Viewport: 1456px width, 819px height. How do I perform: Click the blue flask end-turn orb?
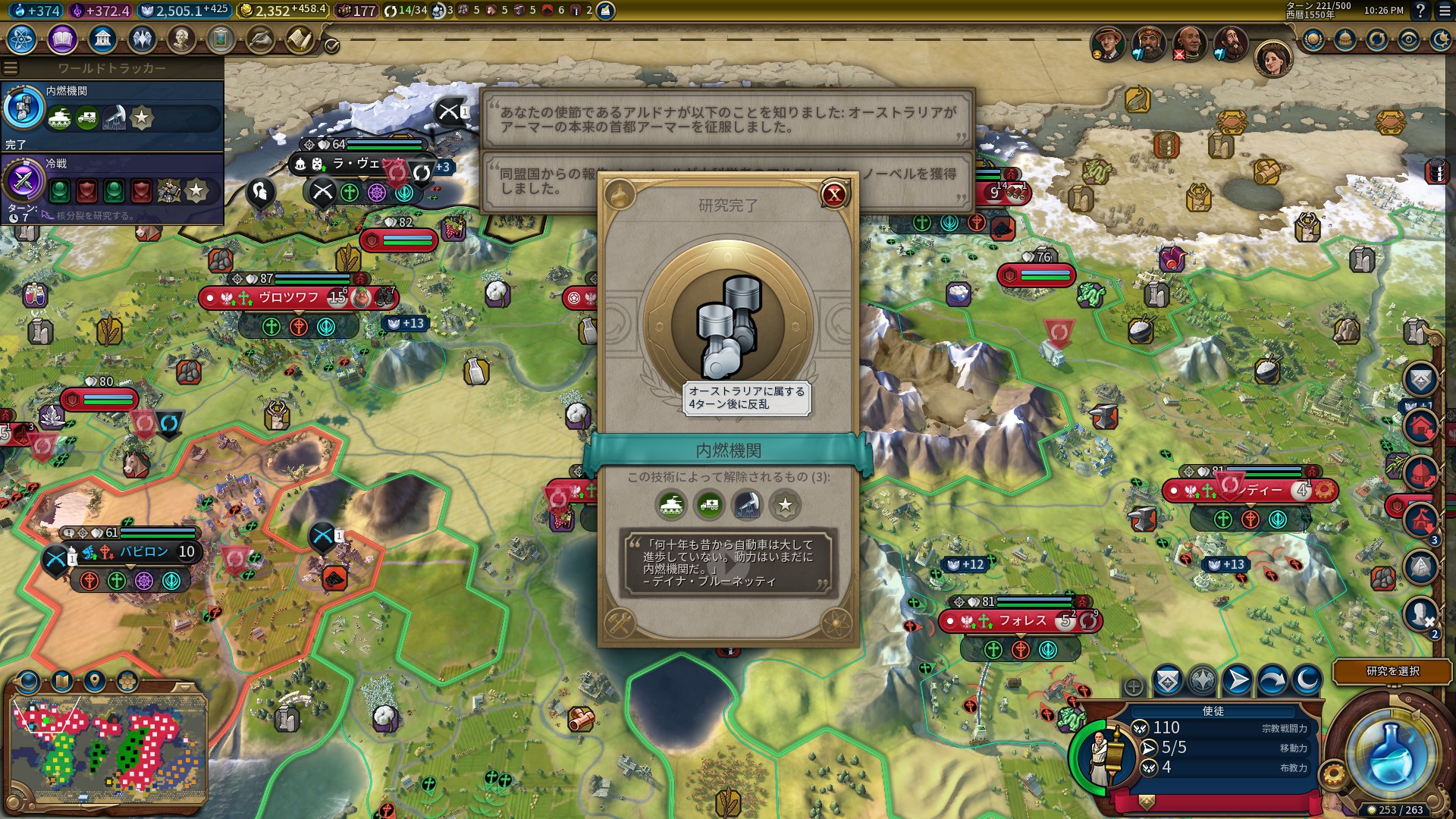click(1391, 754)
